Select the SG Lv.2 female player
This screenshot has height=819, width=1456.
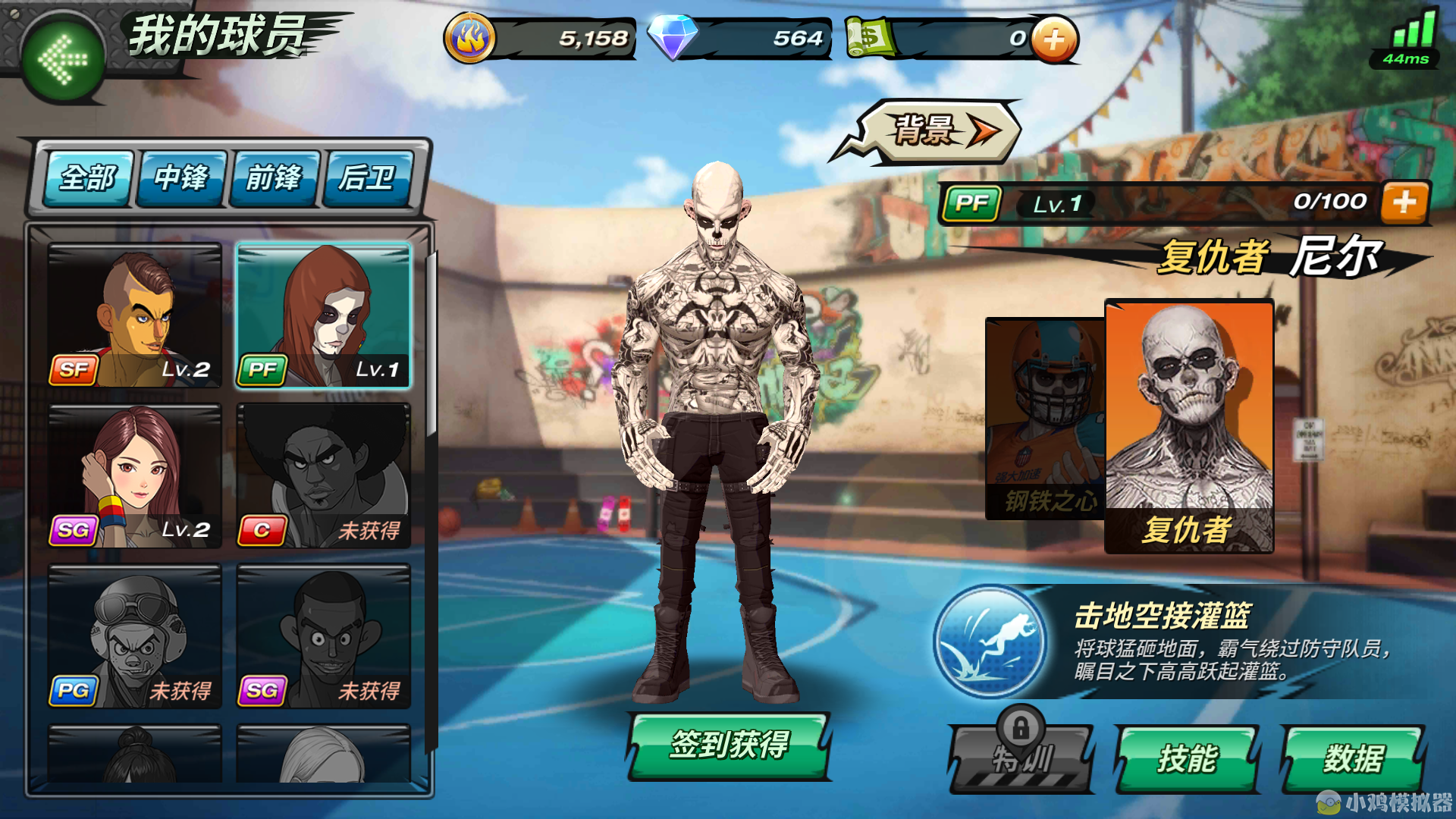click(133, 474)
